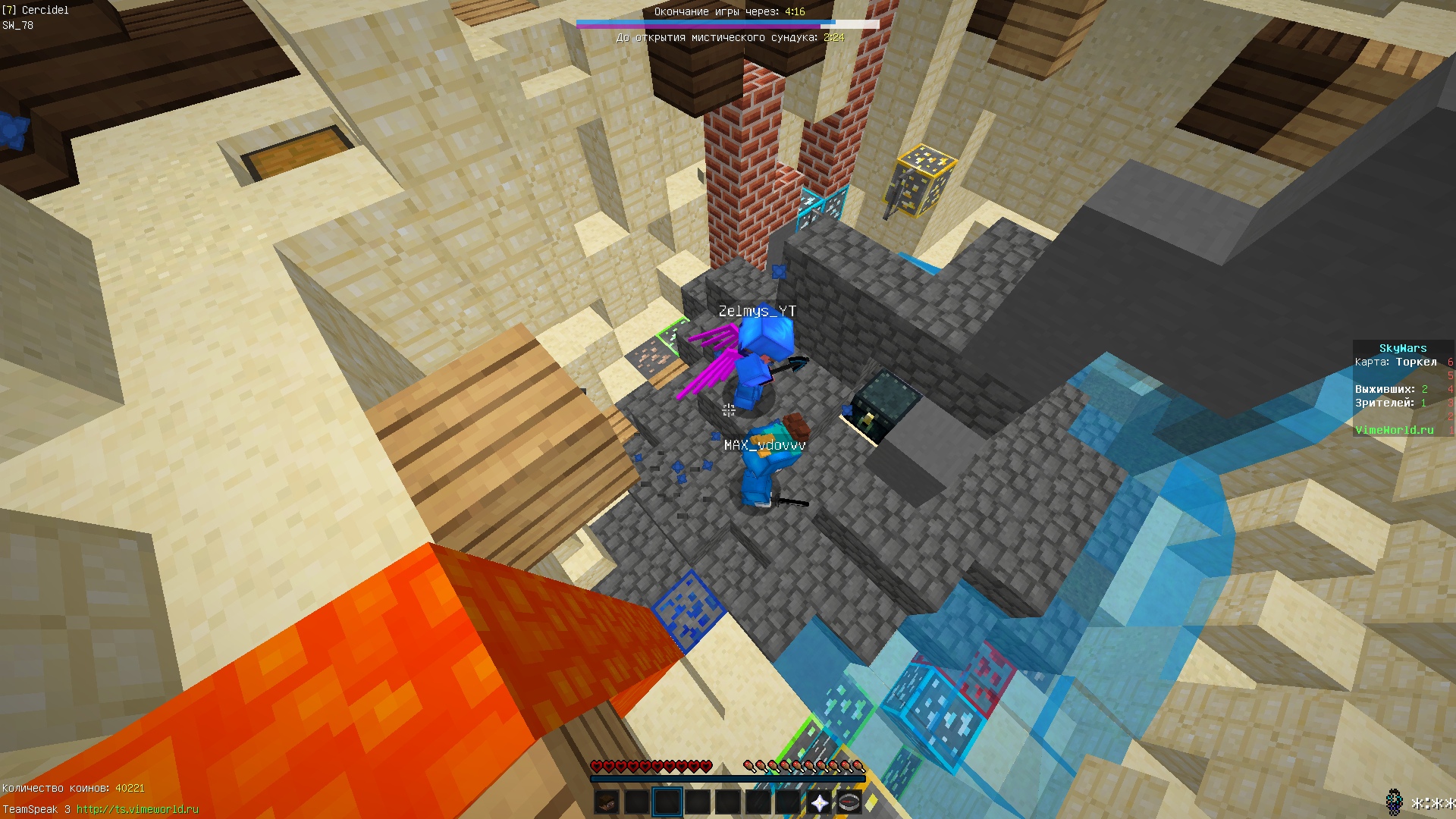The width and height of the screenshot is (1456, 819).
Task: Click the highlighted empty hotbar slot
Action: pyautogui.click(x=667, y=802)
